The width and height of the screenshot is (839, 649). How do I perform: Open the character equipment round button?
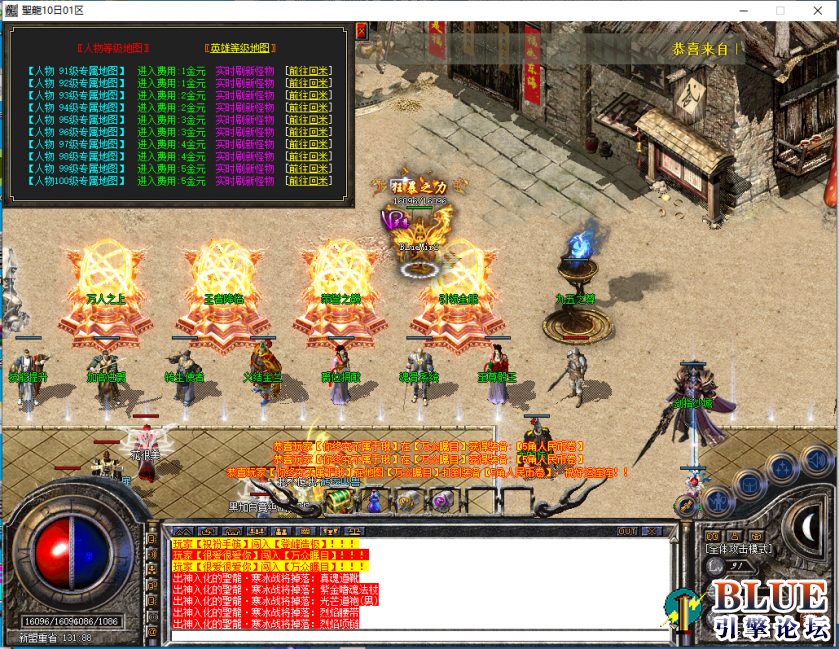coord(718,499)
